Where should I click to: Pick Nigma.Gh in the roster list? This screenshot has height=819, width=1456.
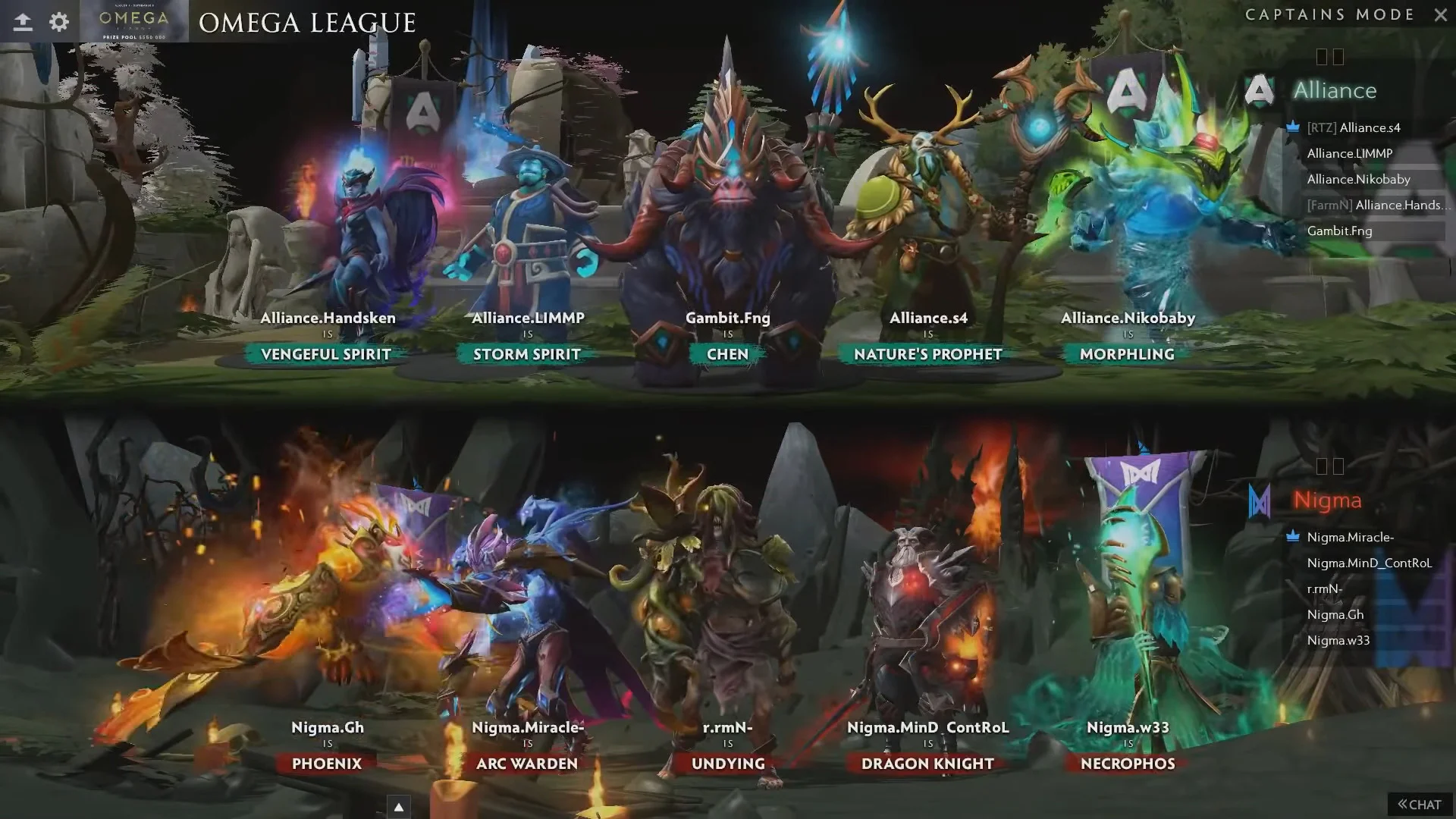pyautogui.click(x=1335, y=614)
